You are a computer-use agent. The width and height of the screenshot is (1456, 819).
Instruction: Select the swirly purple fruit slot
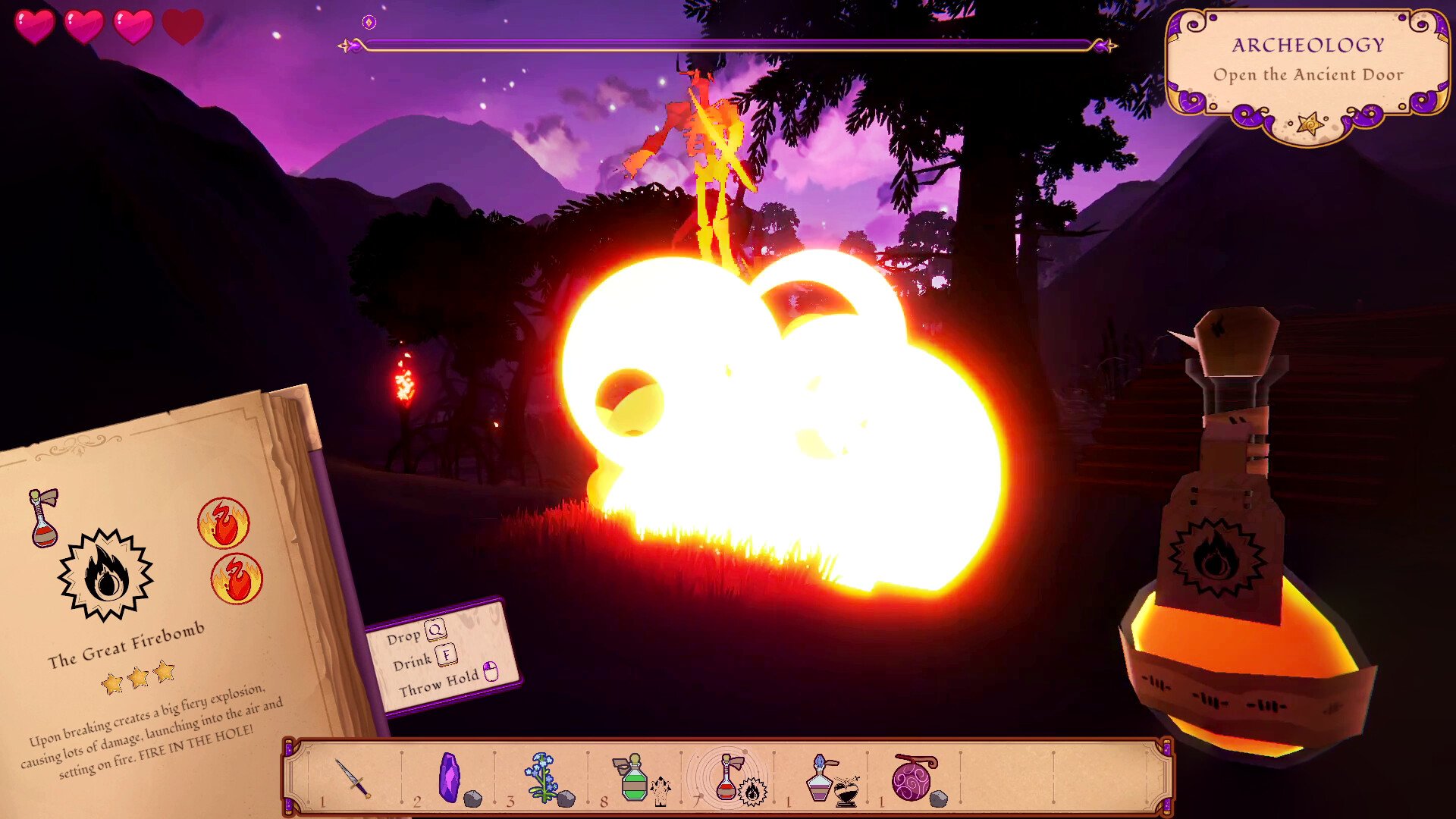point(915,779)
